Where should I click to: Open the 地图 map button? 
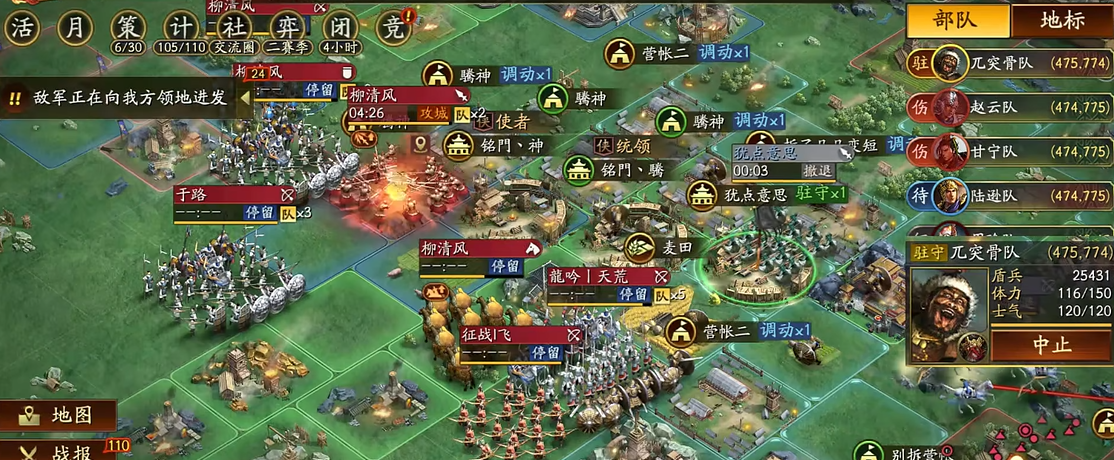coord(58,415)
